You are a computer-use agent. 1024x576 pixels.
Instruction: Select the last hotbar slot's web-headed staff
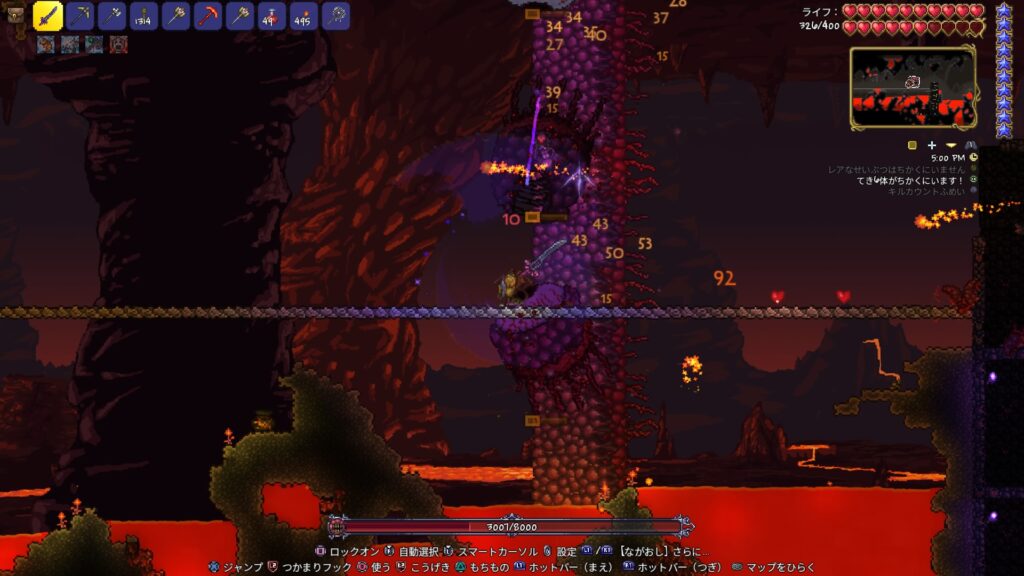point(336,15)
